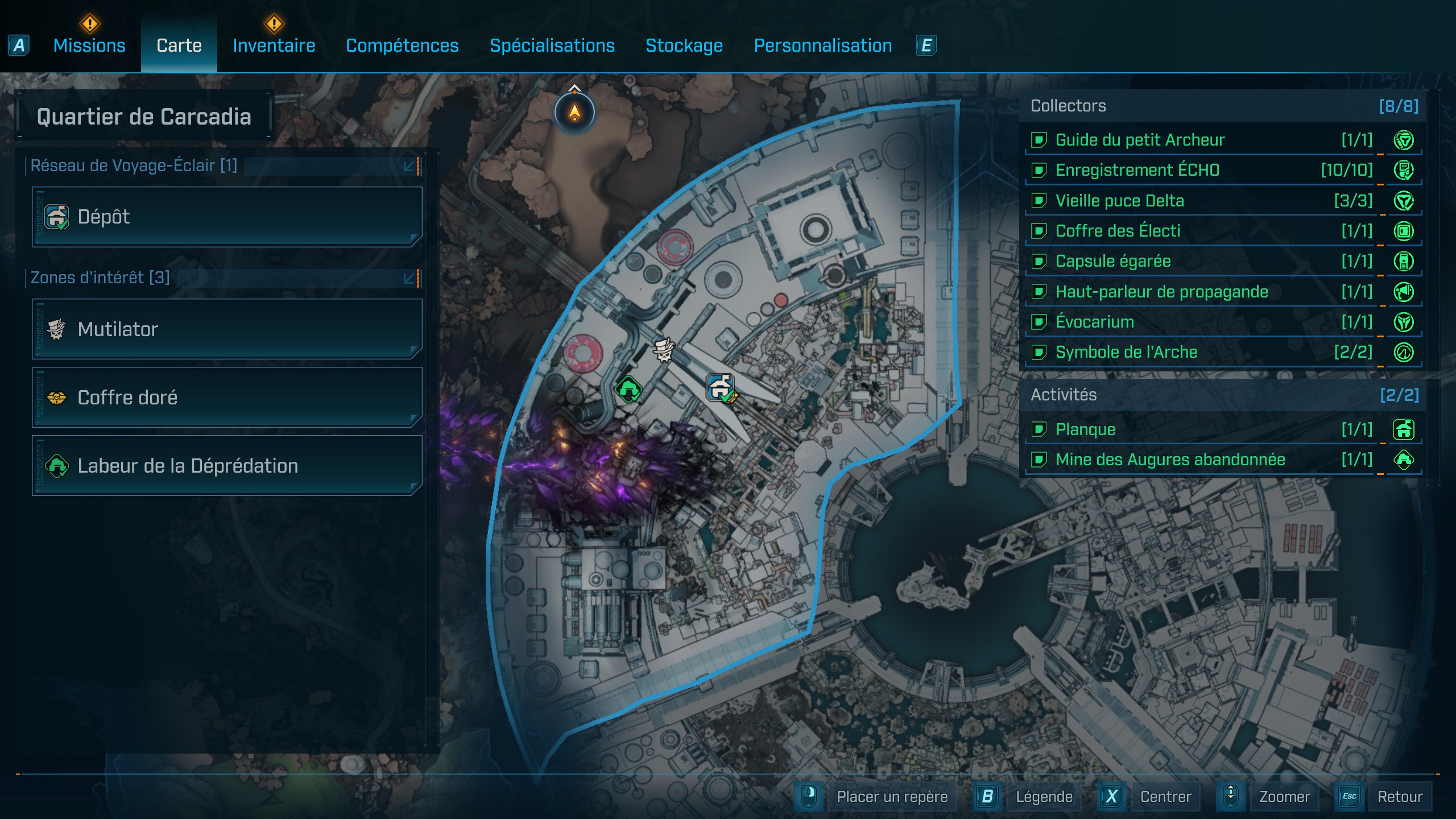The width and height of the screenshot is (1456, 819).
Task: Open the Missions tab
Action: (x=89, y=45)
